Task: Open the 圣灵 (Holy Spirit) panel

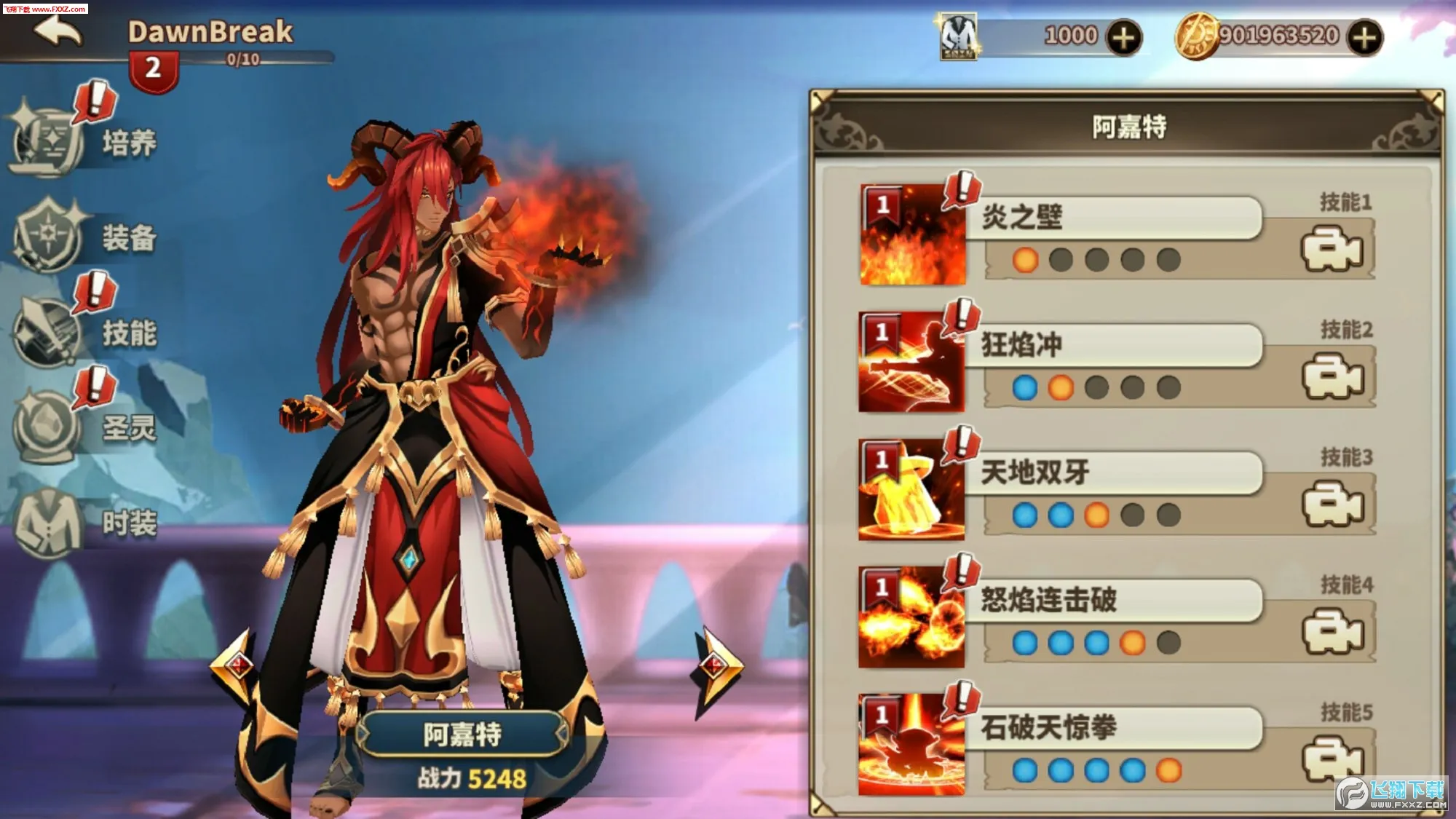Action: (47, 426)
